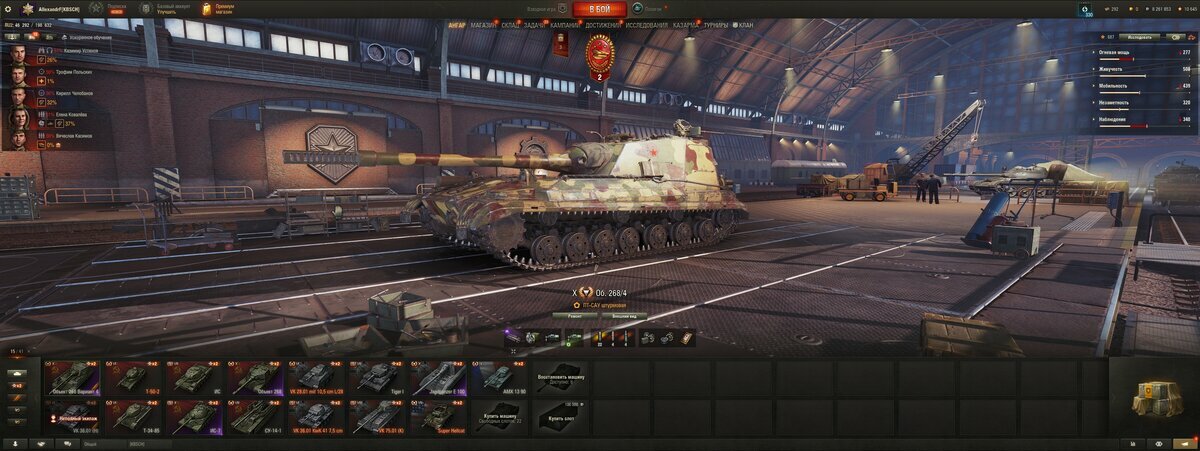Open the ИССЛЕДОВАНИЯ tab

coord(646,25)
